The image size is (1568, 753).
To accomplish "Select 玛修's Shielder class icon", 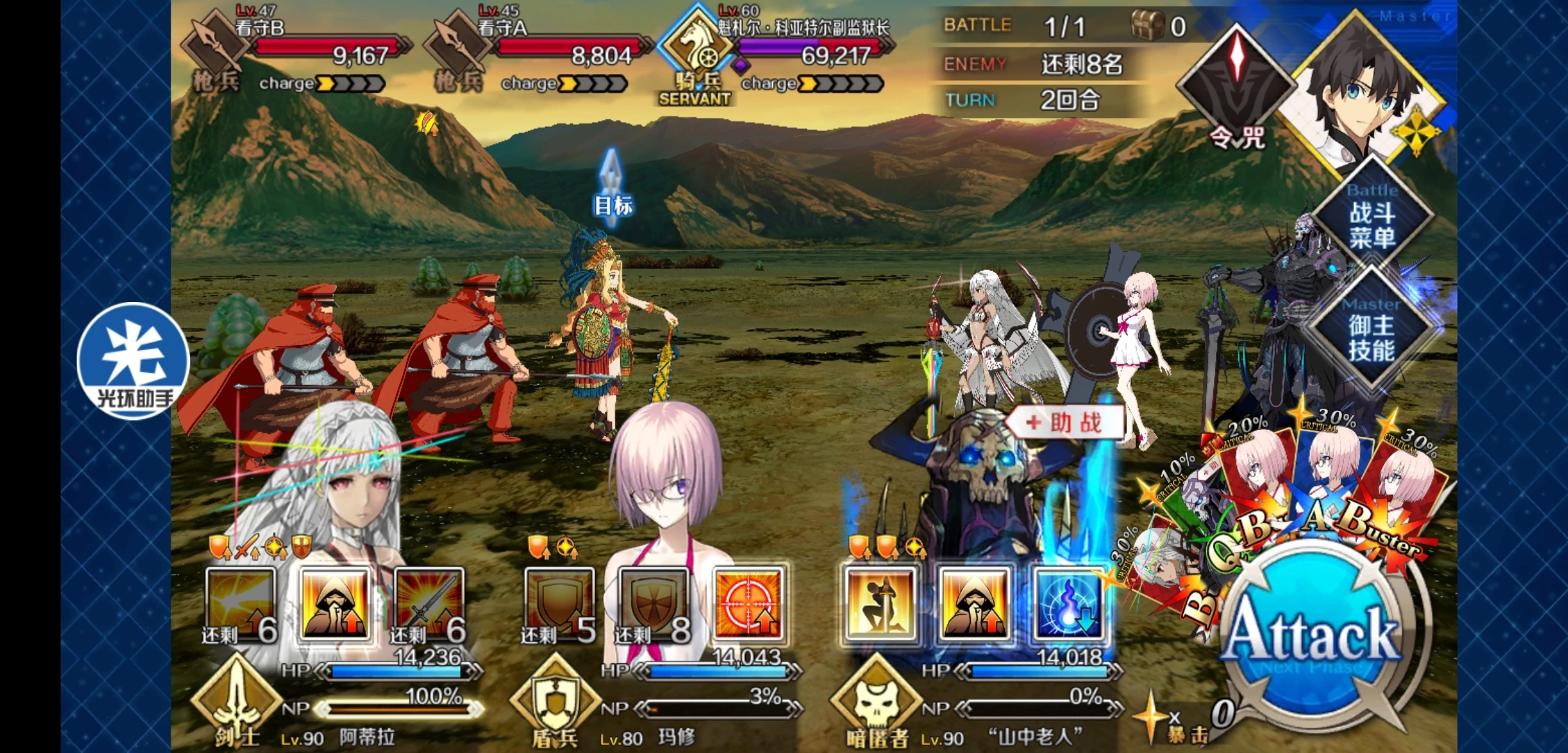I will click(555, 697).
